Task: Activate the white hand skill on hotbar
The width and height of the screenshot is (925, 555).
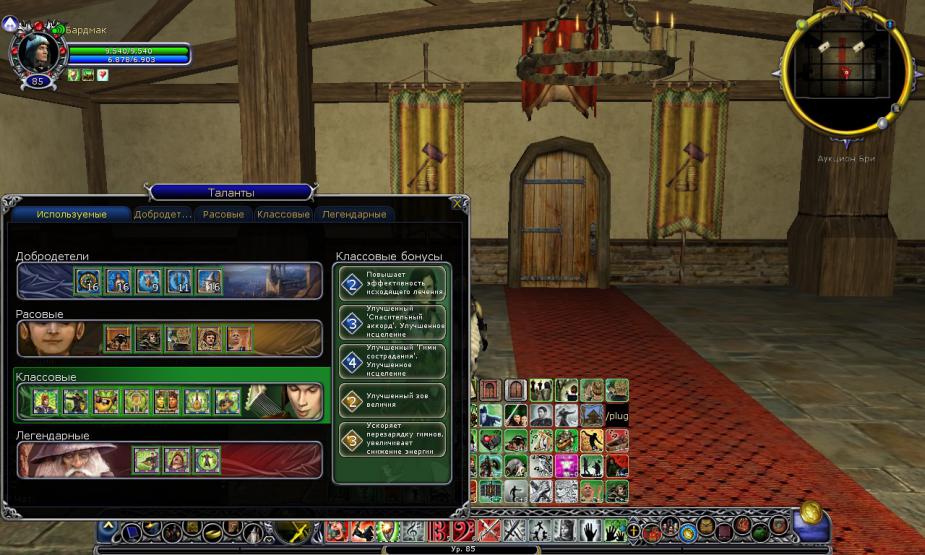Action: coord(592,530)
